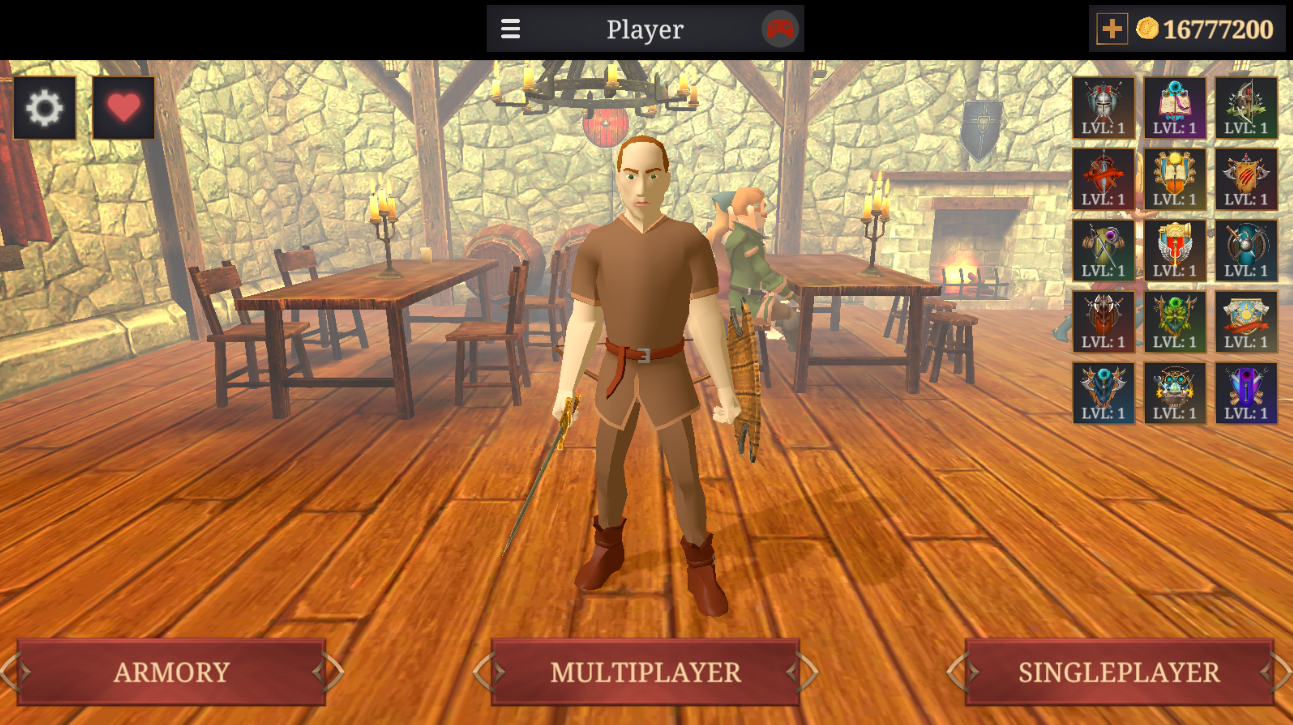Screen dimensions: 1293x725
Task: Open the settings gear icon
Action: pyautogui.click(x=45, y=108)
